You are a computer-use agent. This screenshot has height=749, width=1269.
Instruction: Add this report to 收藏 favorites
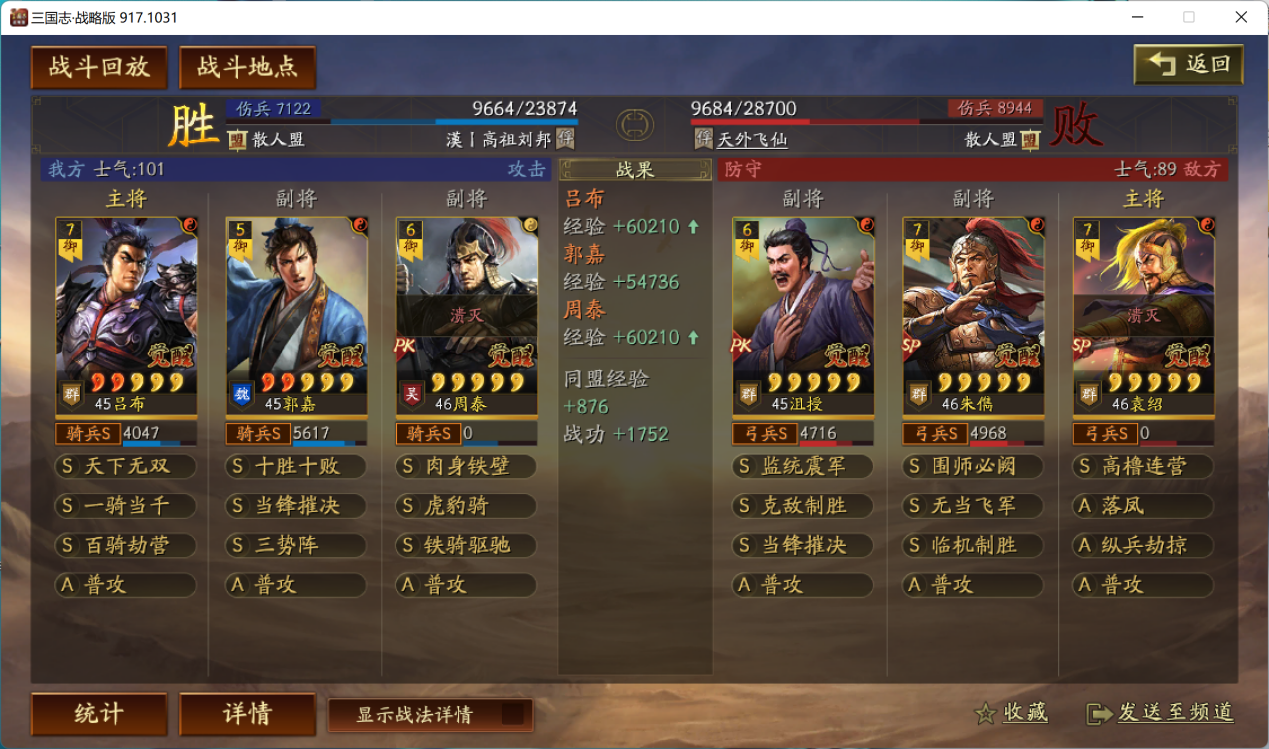[x=1012, y=712]
